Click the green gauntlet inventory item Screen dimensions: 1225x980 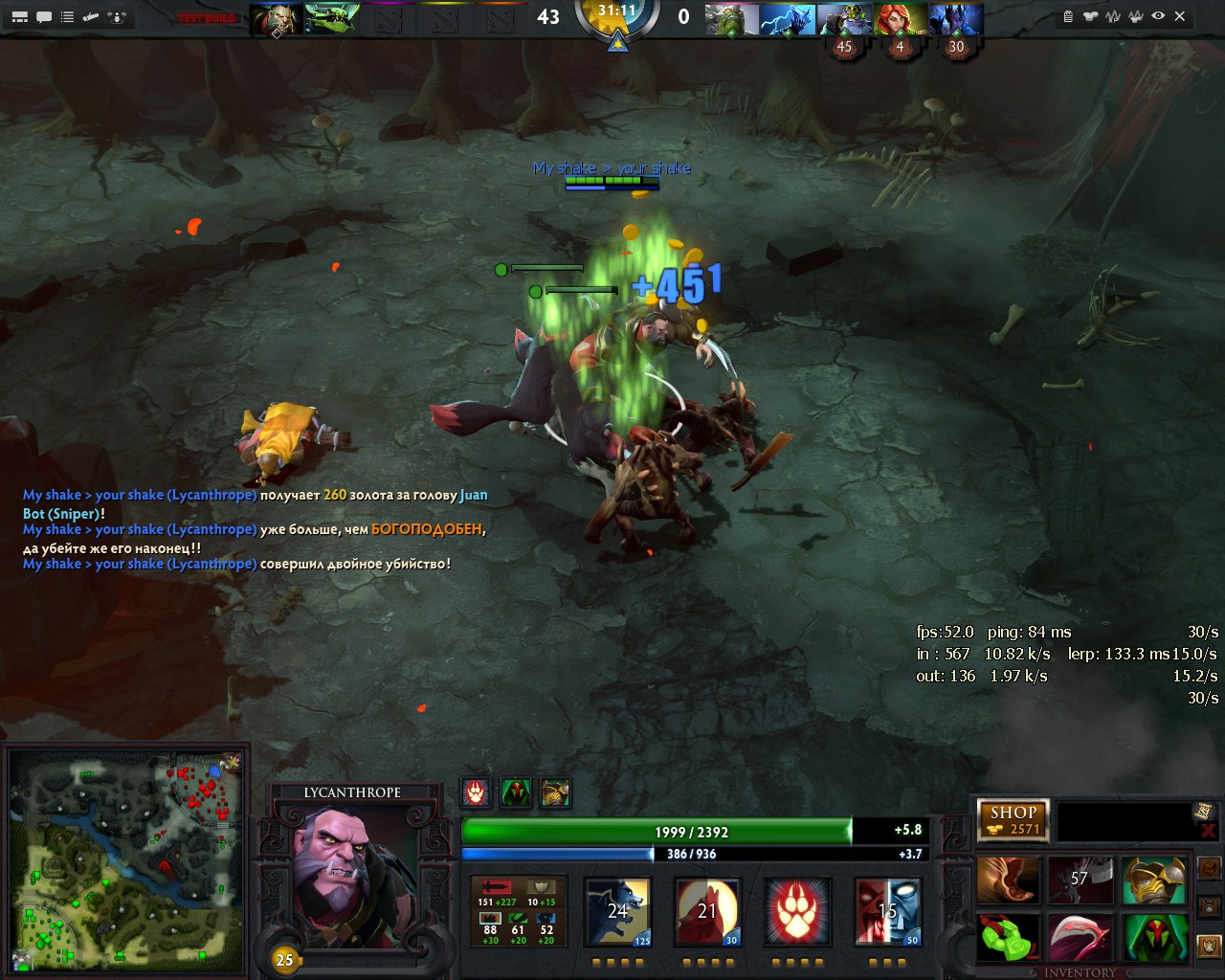pos(1008,938)
